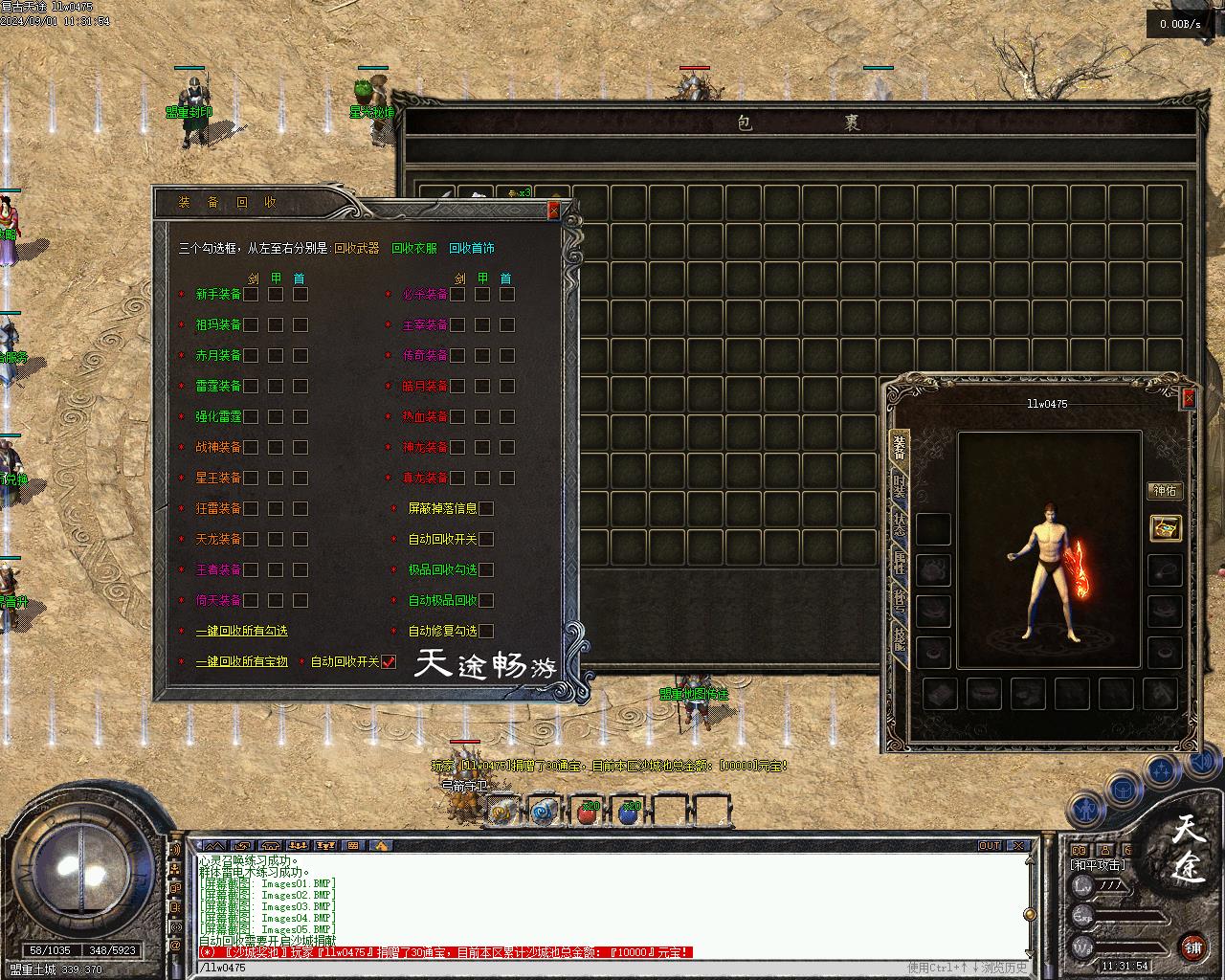The width and height of the screenshot is (1225, 980).
Task: Close the character equipment panel
Action: (x=1189, y=398)
